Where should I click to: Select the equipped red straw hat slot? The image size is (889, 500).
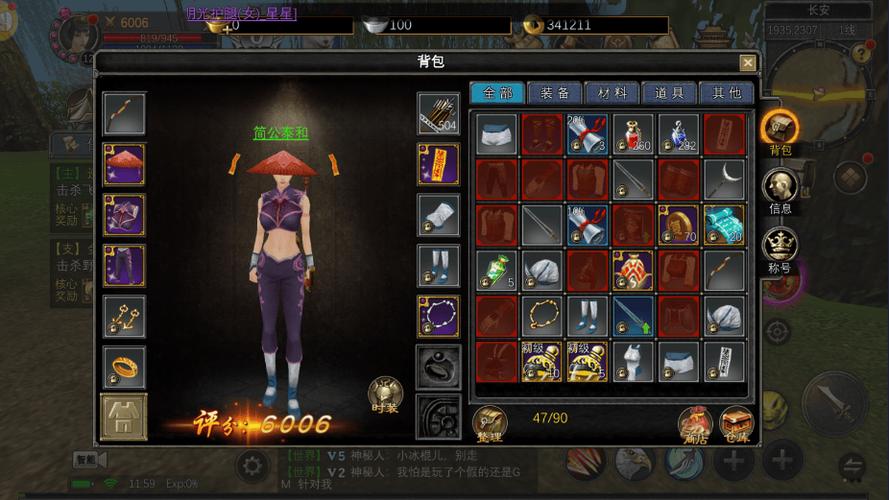point(124,164)
